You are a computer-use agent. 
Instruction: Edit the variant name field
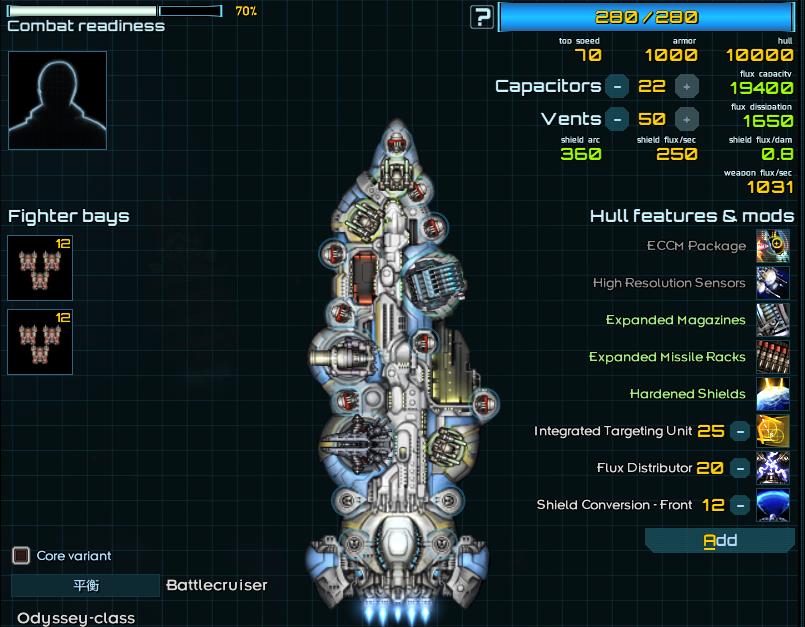pos(85,586)
